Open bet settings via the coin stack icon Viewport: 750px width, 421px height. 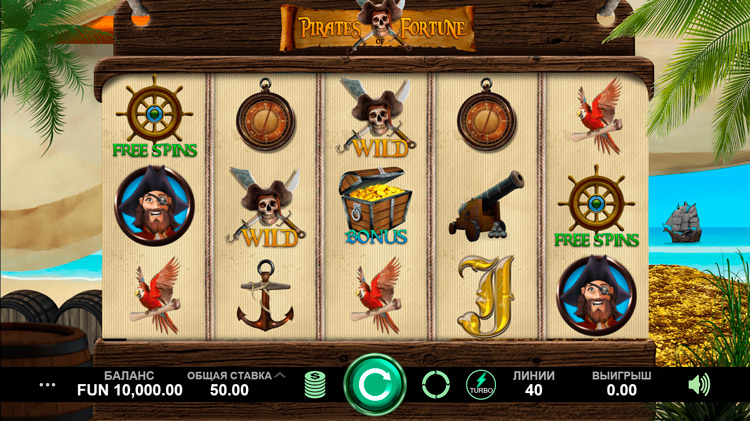tap(315, 384)
